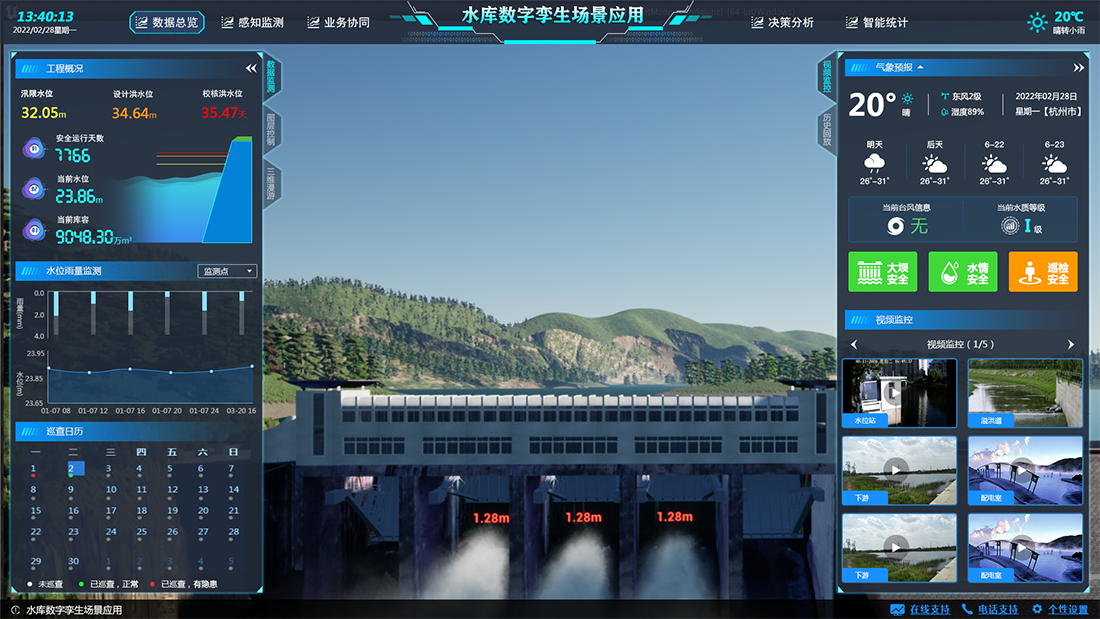Choose the orange 巡检安全 button
This screenshot has height=619, width=1100.
pos(1043,272)
